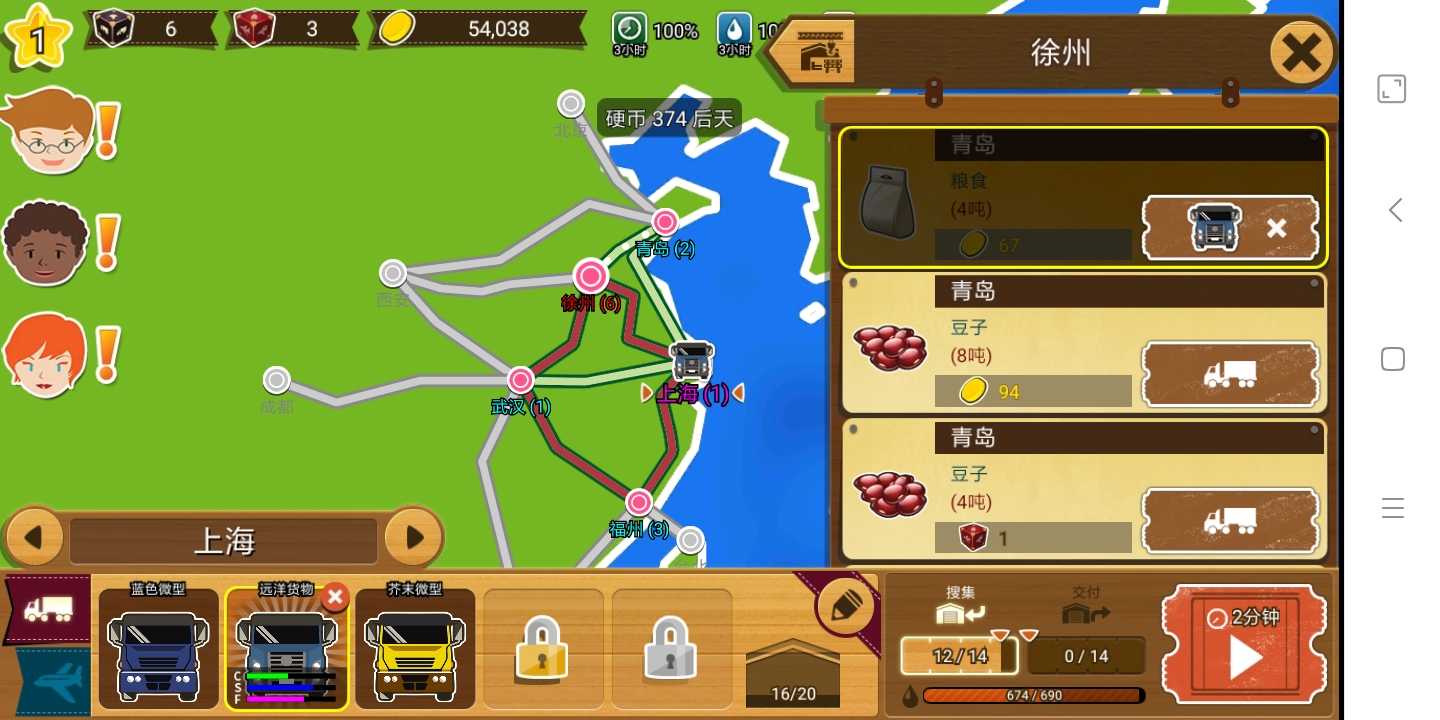Remove the 远洋货物 truck via red X

(335, 597)
